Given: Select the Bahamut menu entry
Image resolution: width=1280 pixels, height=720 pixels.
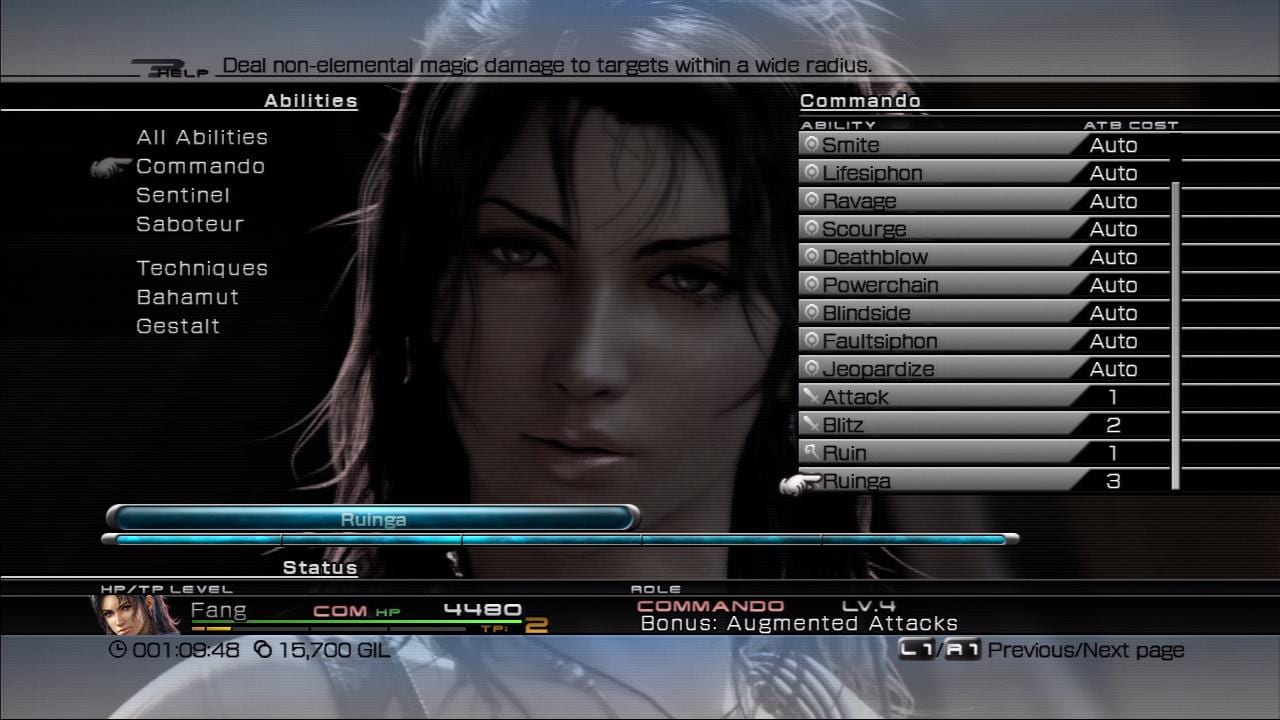Looking at the screenshot, I should [x=188, y=297].
